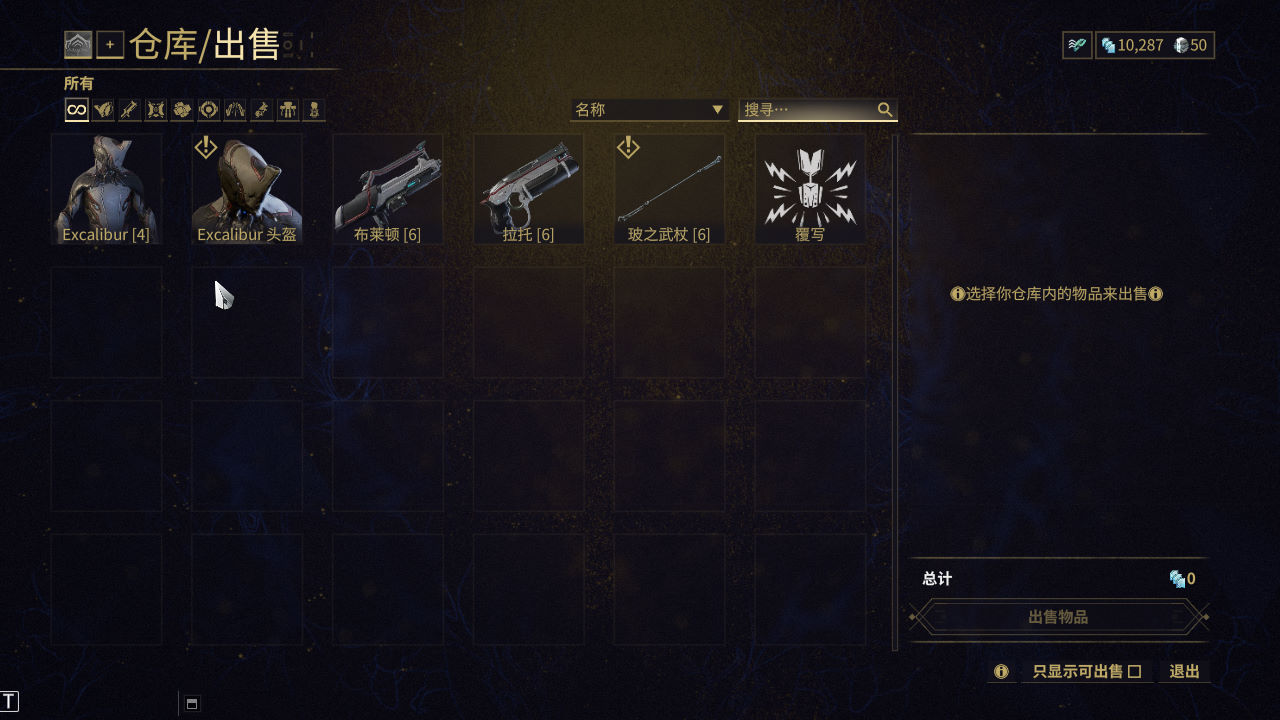This screenshot has height=720, width=1280.
Task: Select the flower-shaped filter tab
Action: coord(182,109)
